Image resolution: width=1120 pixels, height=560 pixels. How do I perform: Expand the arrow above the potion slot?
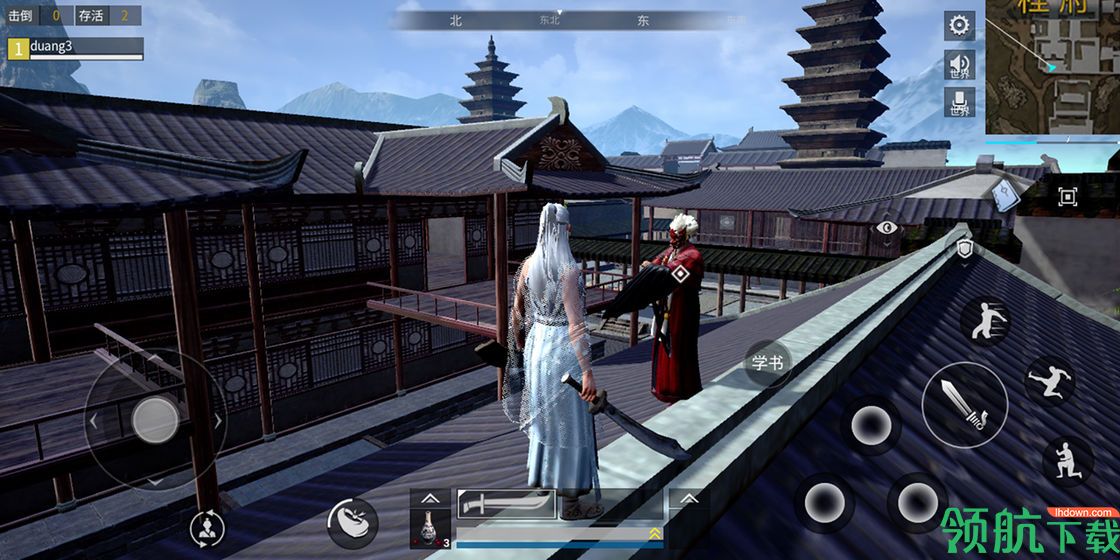[428, 497]
